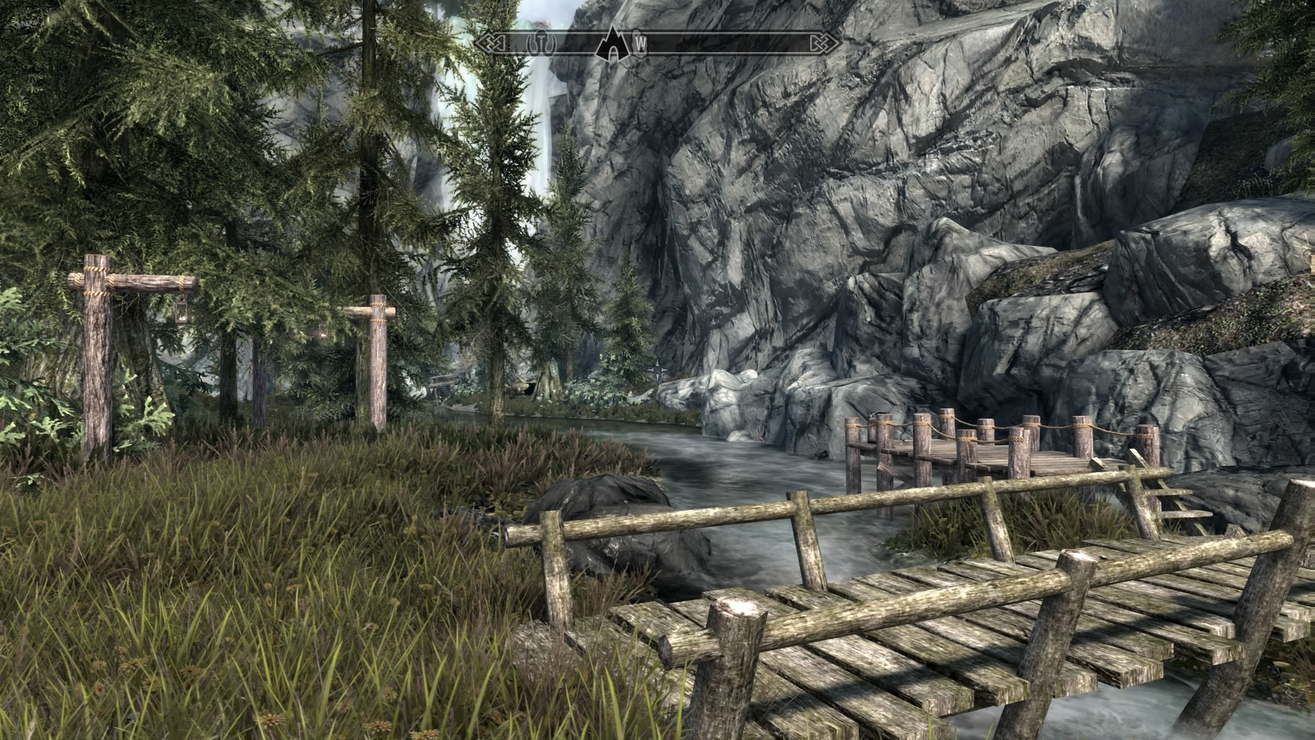Click the W cardinal direction on the compass
The width and height of the screenshot is (1315, 740).
[641, 43]
